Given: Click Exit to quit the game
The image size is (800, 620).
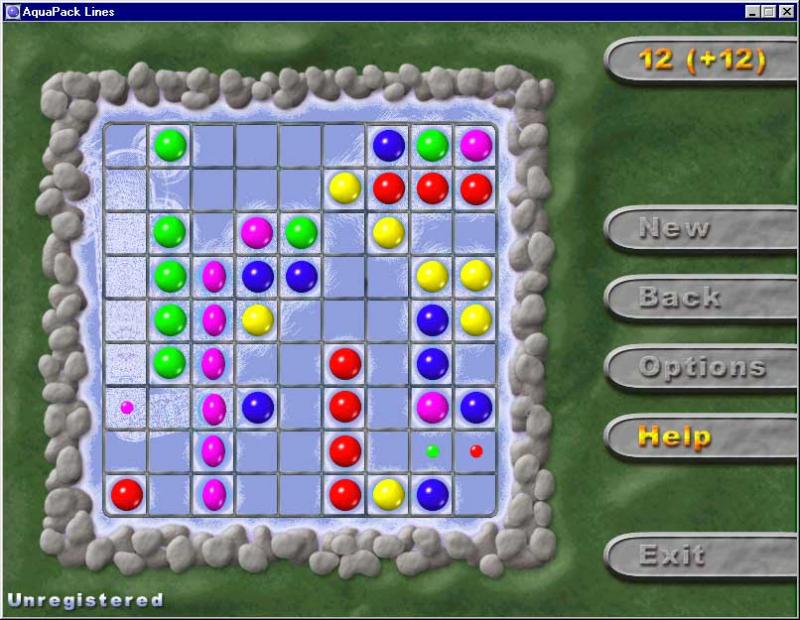Looking at the screenshot, I should tap(672, 554).
